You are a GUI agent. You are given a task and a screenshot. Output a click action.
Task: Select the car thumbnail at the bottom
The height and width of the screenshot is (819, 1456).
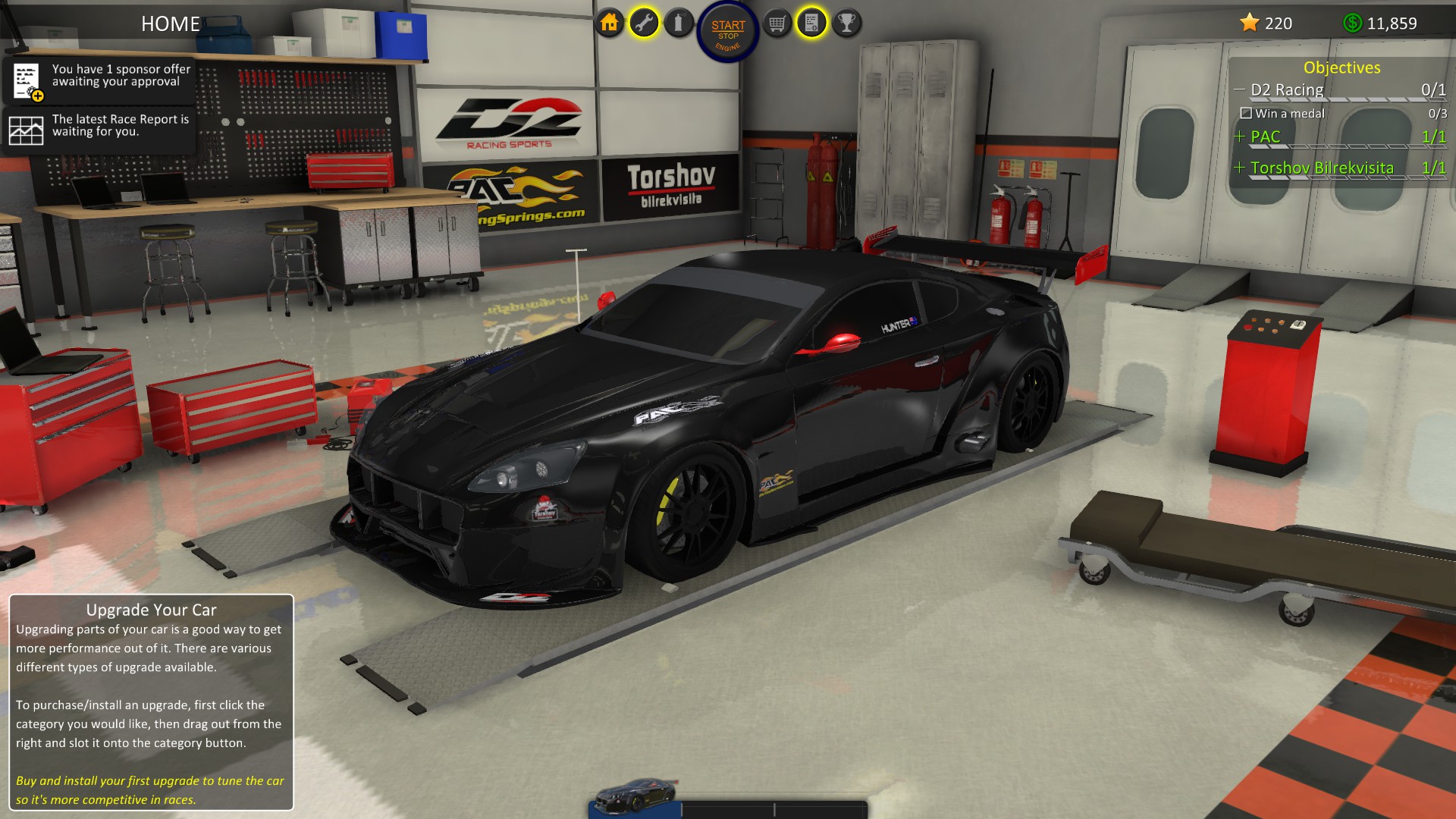(637, 796)
